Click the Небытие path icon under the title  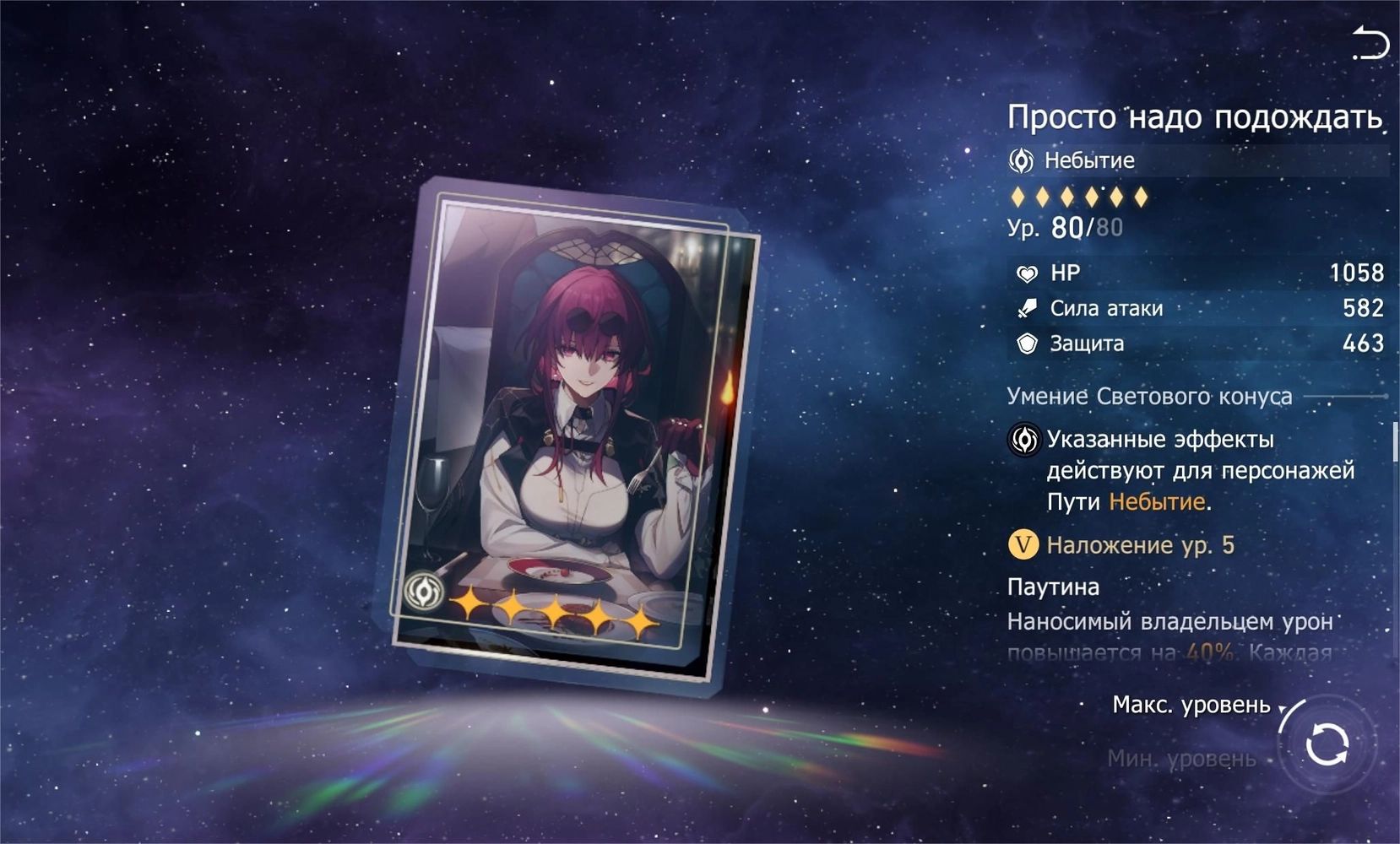pyautogui.click(x=1021, y=160)
